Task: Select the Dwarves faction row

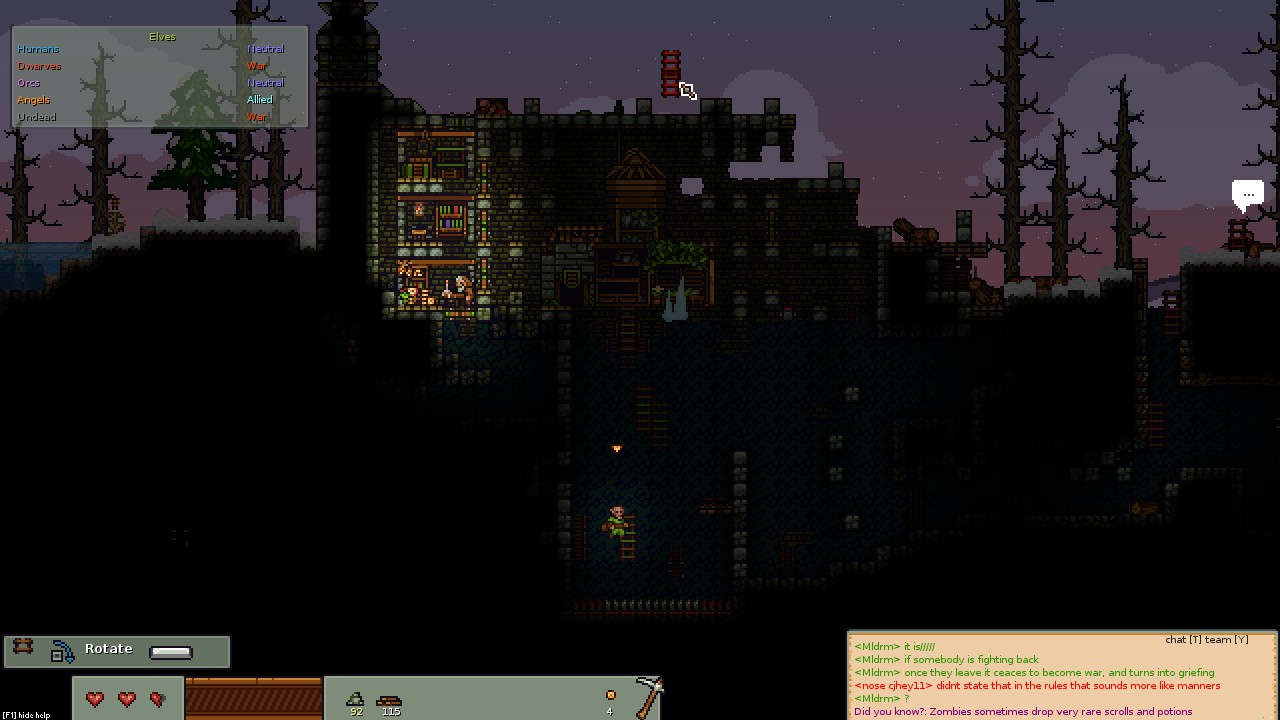Action: click(39, 66)
